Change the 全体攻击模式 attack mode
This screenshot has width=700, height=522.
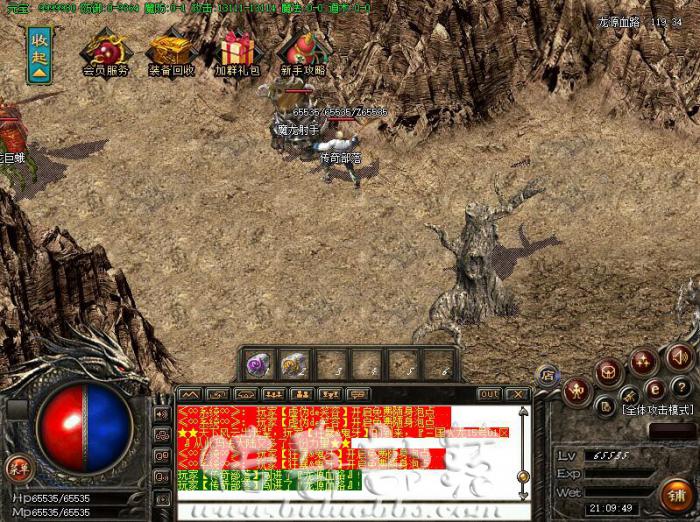click(658, 410)
